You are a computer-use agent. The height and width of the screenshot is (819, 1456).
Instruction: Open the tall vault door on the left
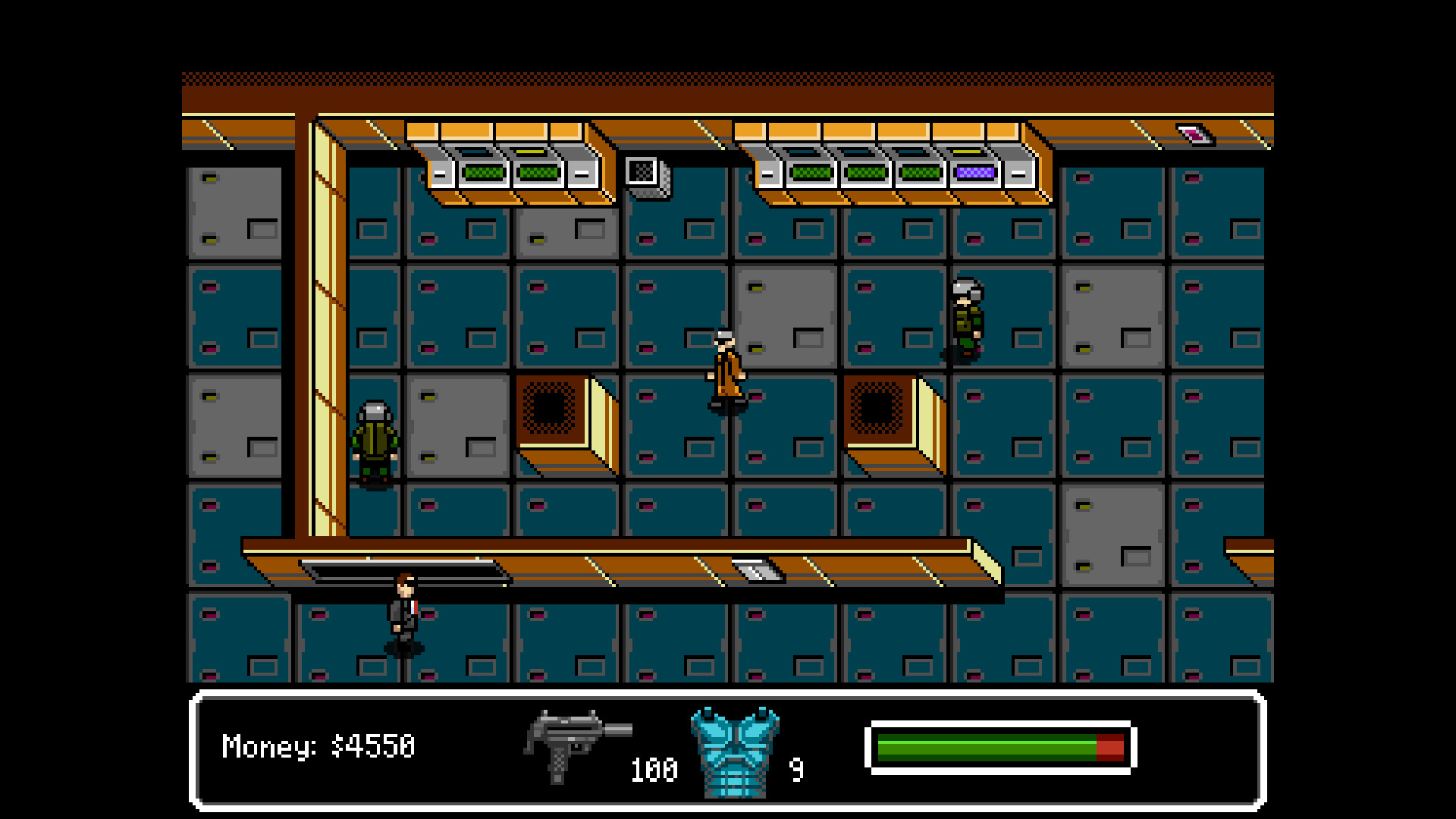click(328, 326)
